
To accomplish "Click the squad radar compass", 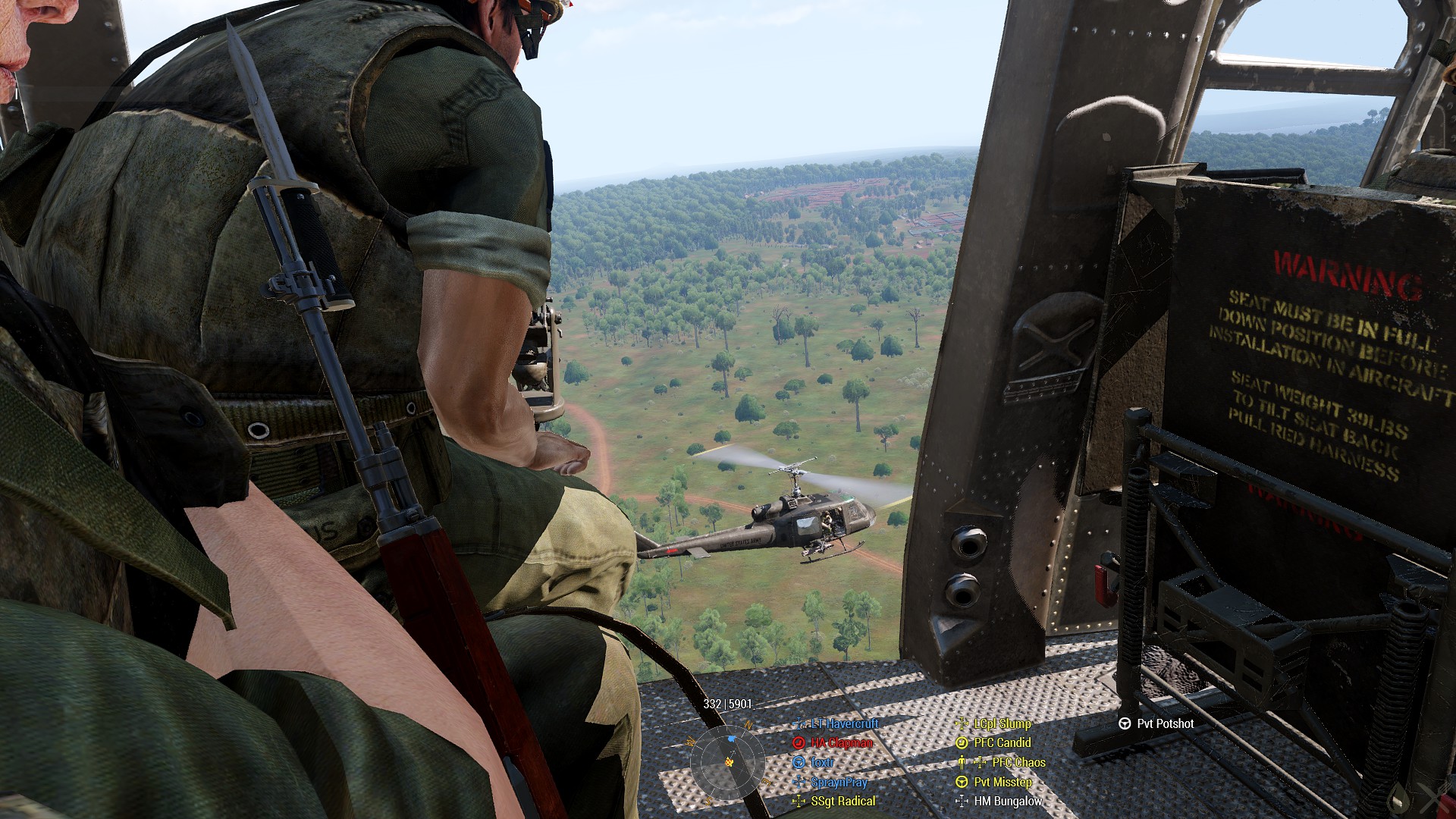I will coord(728,761).
